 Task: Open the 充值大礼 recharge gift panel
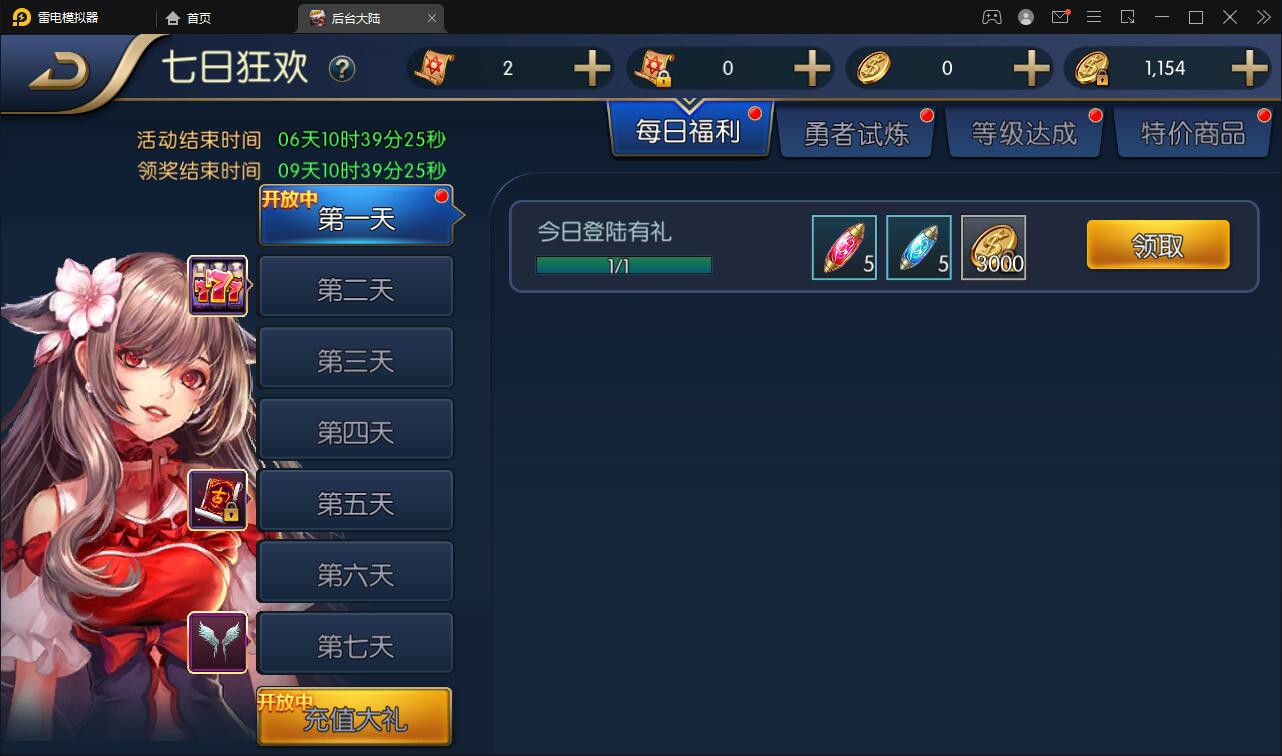[355, 717]
